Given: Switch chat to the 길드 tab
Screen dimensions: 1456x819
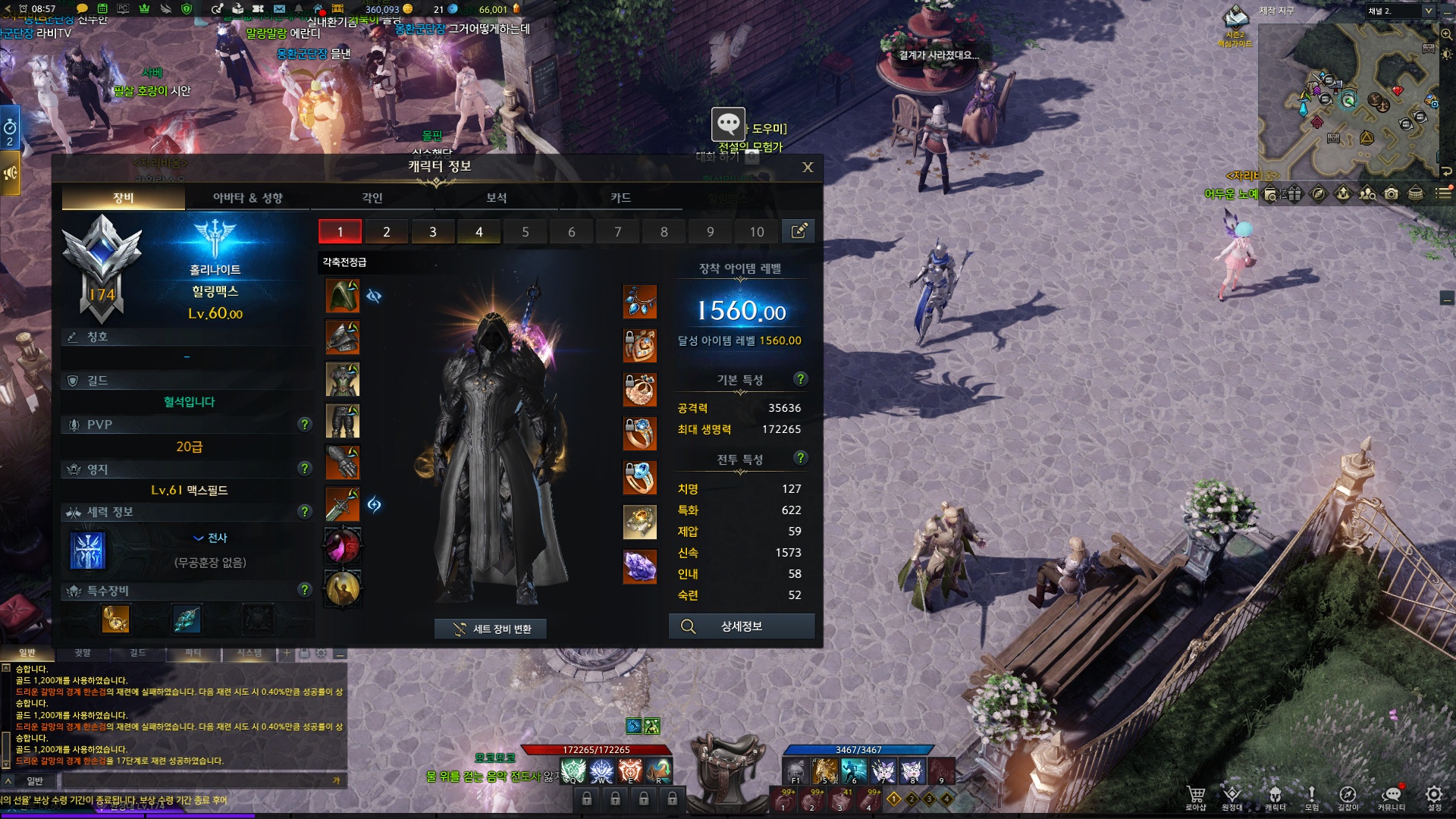Looking at the screenshot, I should point(137,653).
